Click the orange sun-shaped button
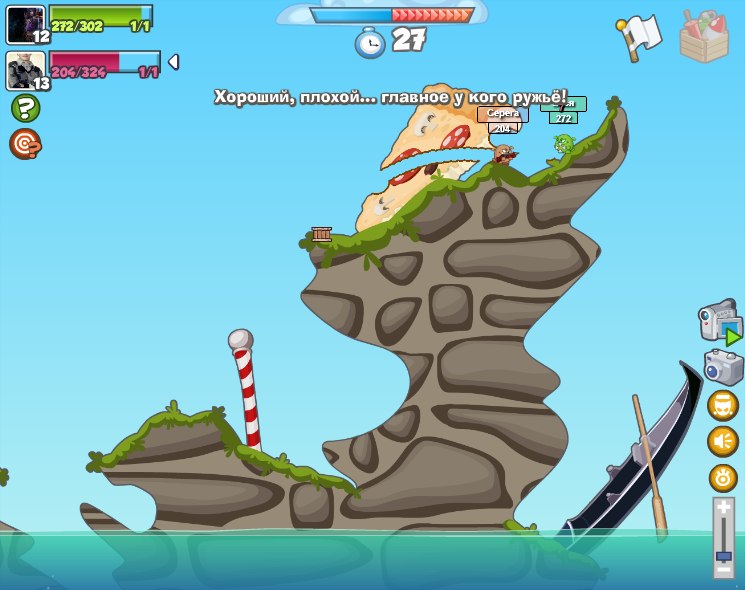745x590 pixels. pos(723,477)
